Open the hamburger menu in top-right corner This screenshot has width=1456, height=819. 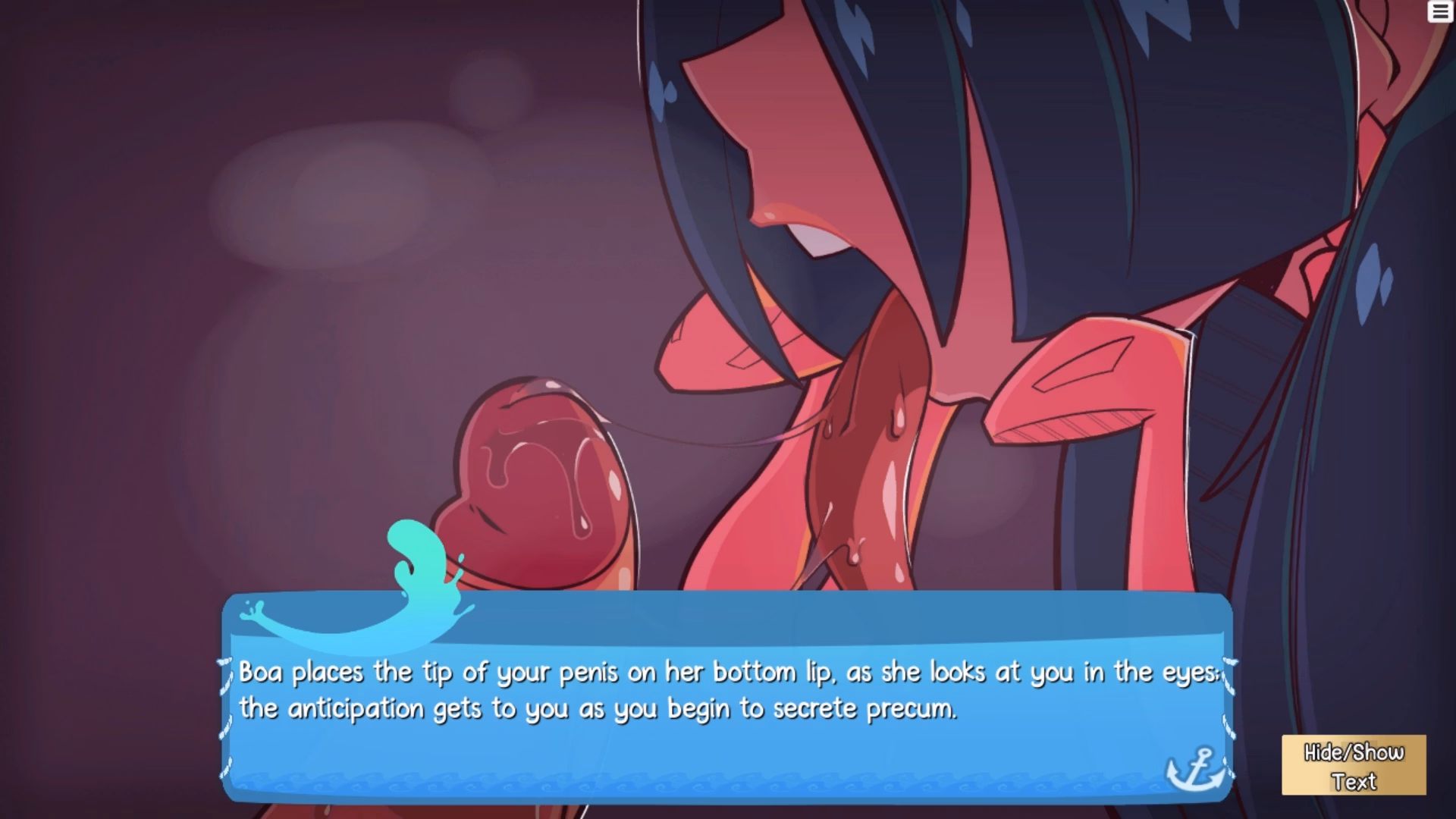point(1439,11)
